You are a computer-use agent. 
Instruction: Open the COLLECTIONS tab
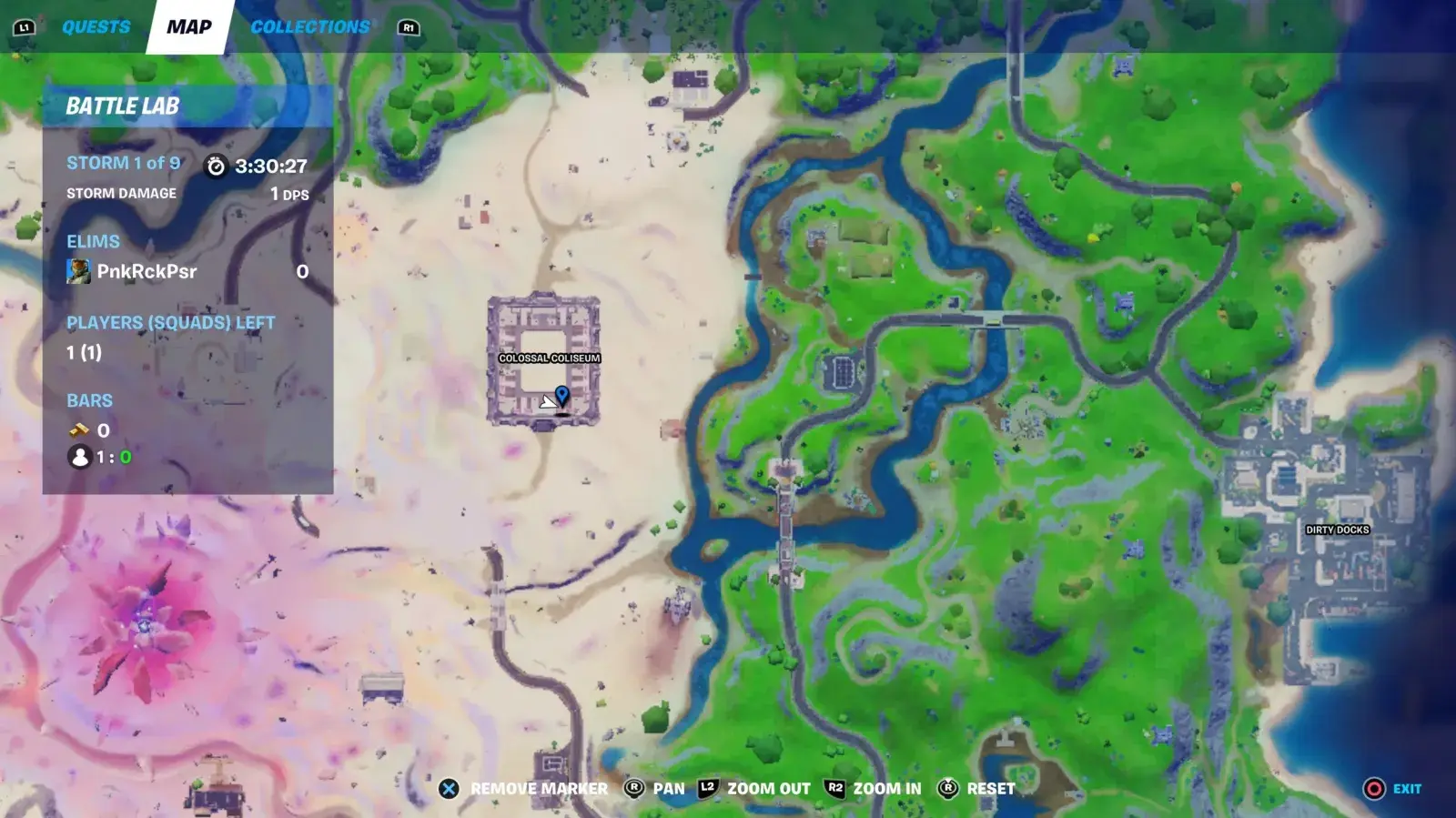[310, 26]
